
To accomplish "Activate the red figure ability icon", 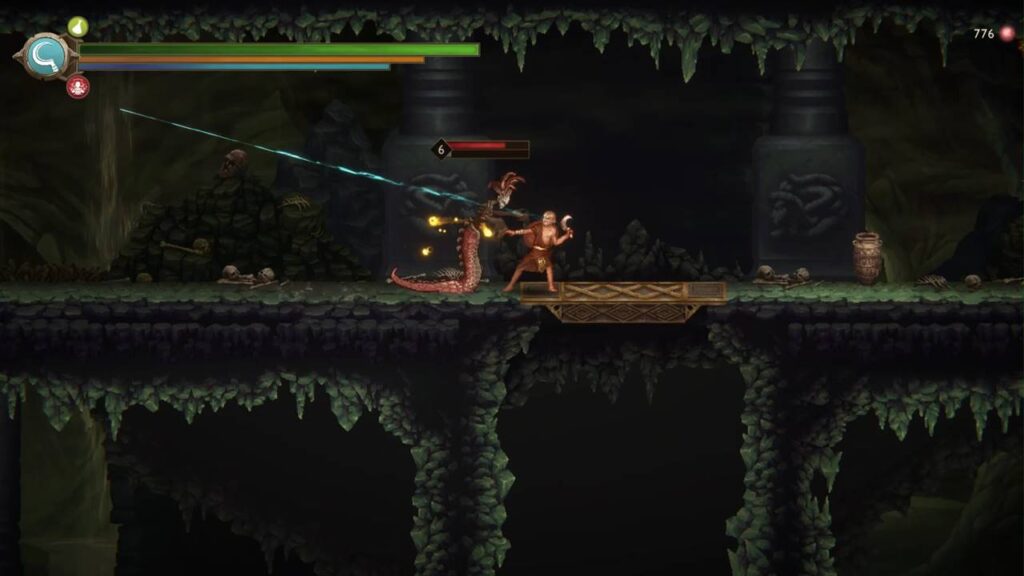I will coord(77,87).
